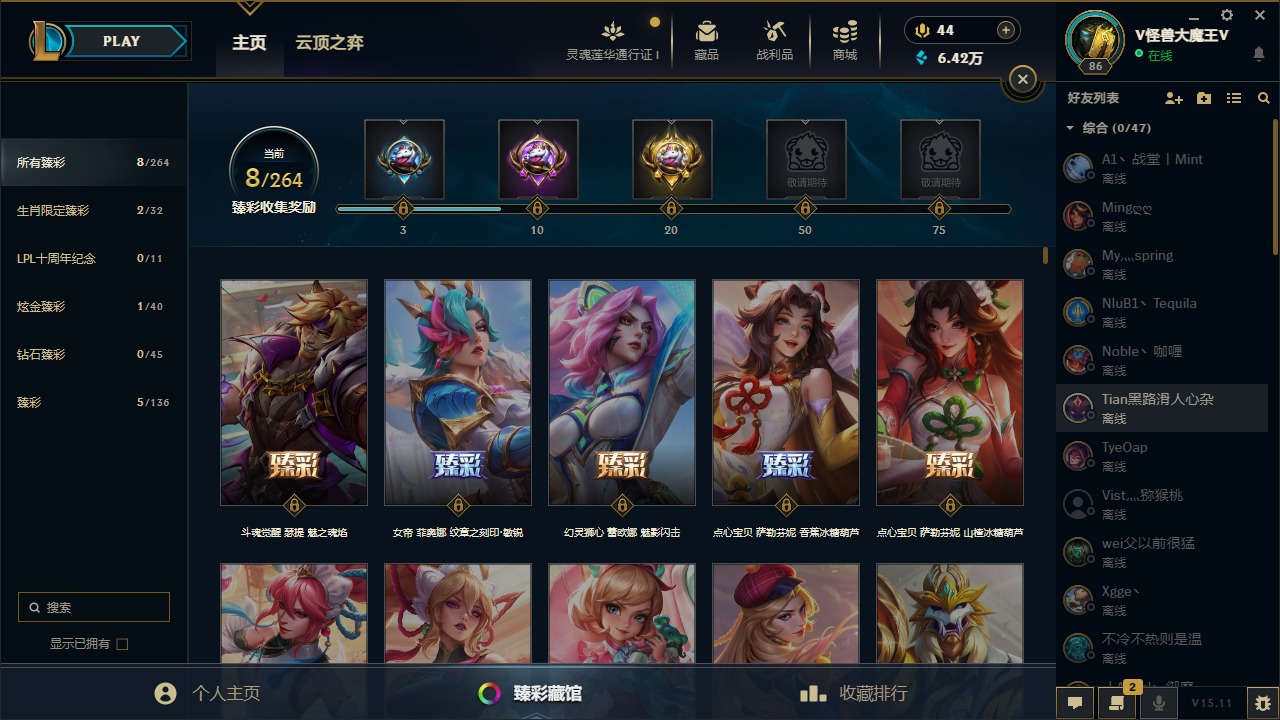Open notifications scroll showing badge 2
This screenshot has height=720, width=1280.
[x=1117, y=703]
